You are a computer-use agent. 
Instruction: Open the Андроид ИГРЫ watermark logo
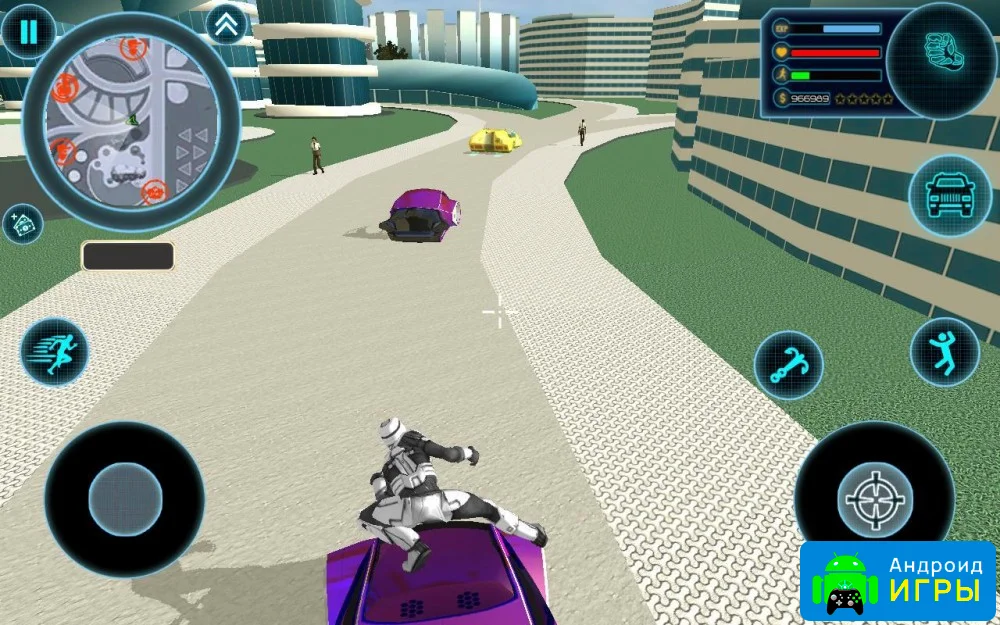898,580
